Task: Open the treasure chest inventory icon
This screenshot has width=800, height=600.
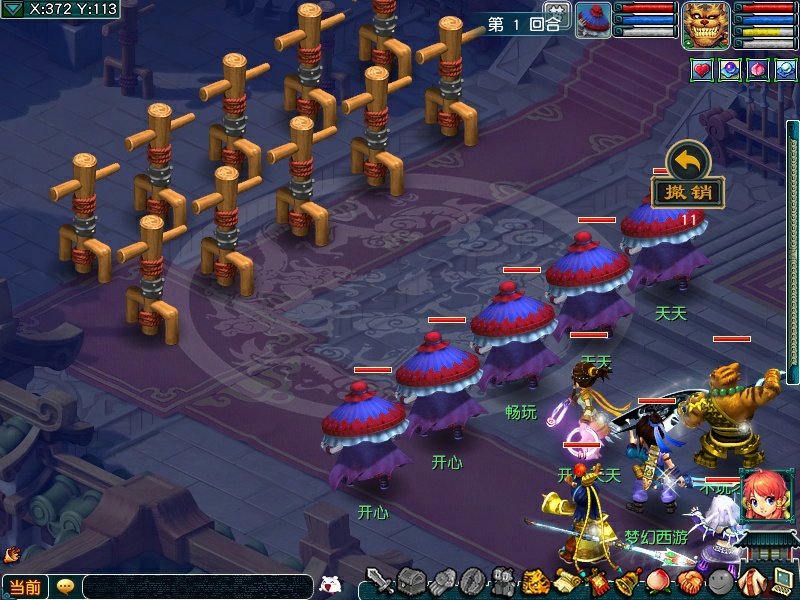Action: click(x=411, y=581)
